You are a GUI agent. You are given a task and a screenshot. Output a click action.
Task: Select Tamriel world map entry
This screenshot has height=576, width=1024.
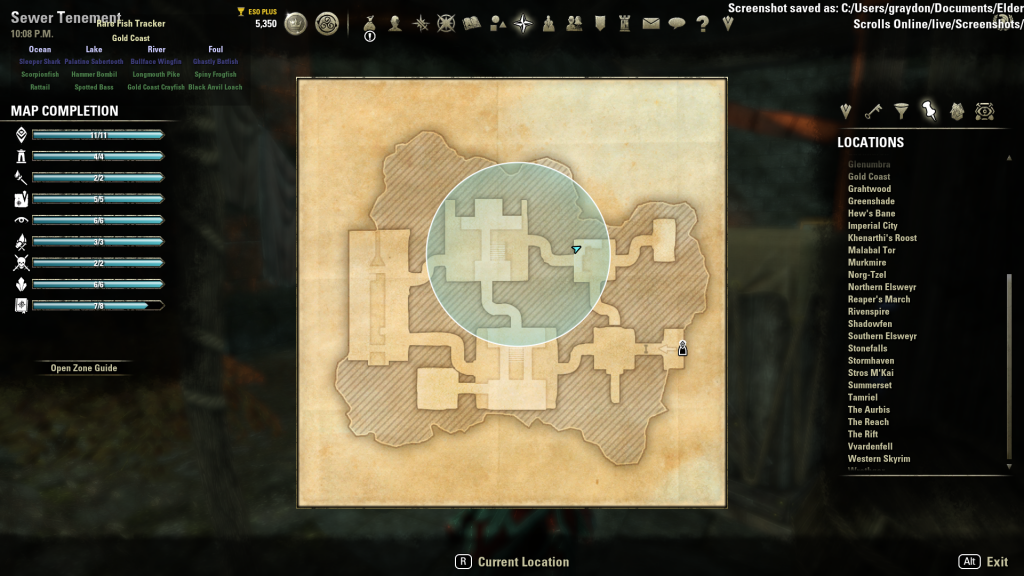pyautogui.click(x=862, y=397)
